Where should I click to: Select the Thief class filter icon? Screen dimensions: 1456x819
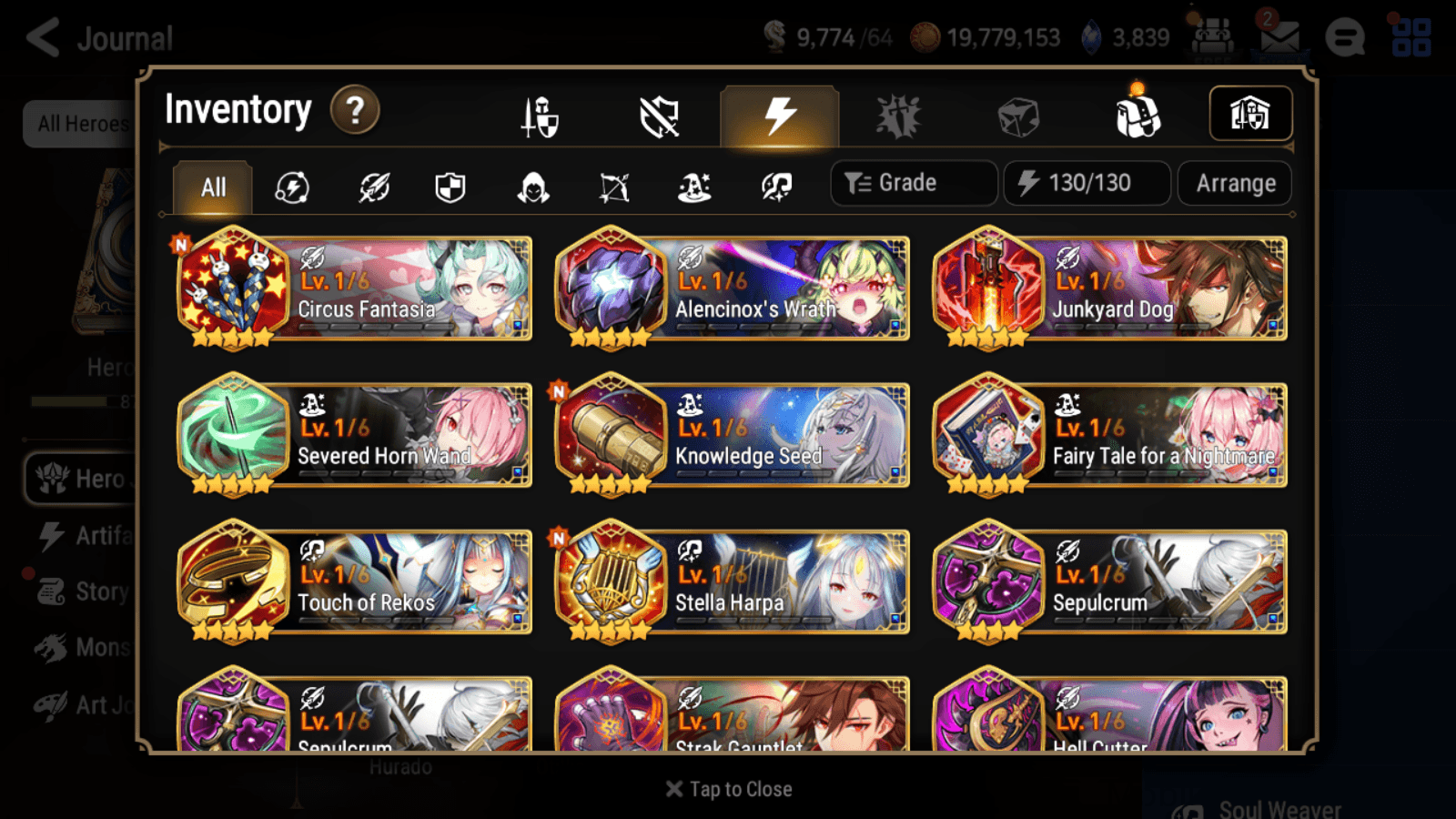(x=532, y=187)
